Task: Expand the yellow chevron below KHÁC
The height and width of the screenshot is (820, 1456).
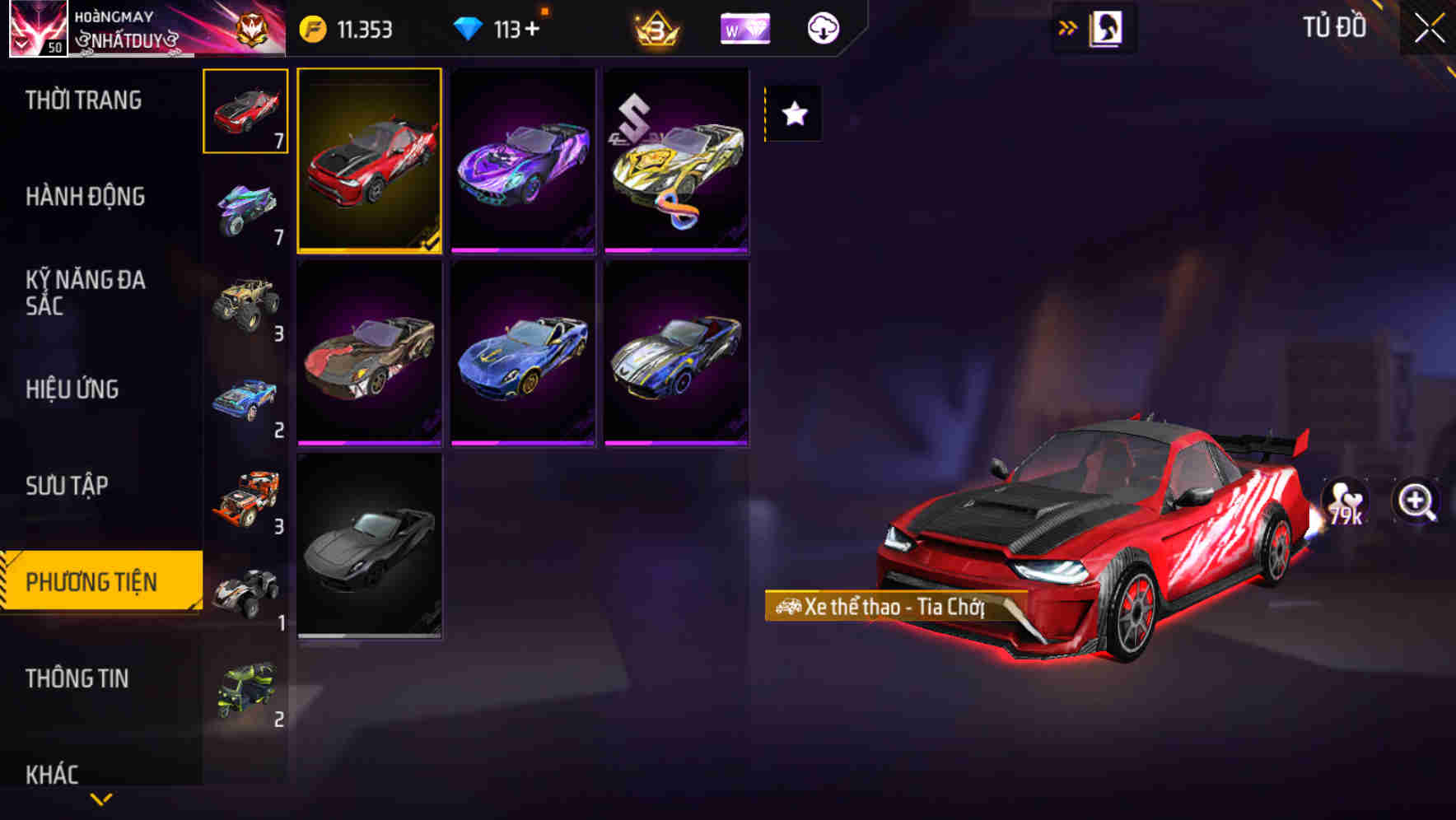Action: tap(100, 798)
